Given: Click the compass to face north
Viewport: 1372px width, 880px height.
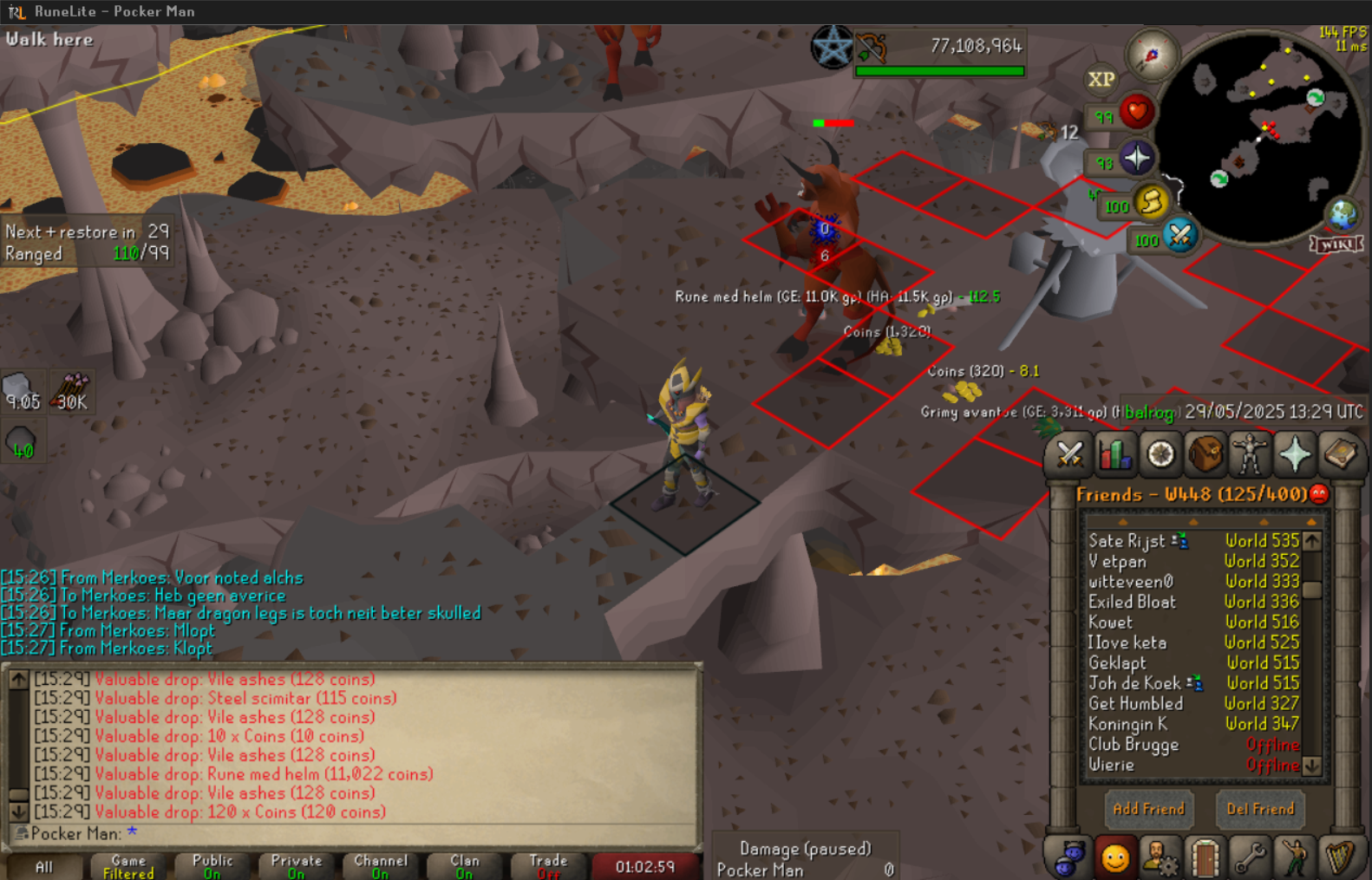Looking at the screenshot, I should coord(1152,55).
